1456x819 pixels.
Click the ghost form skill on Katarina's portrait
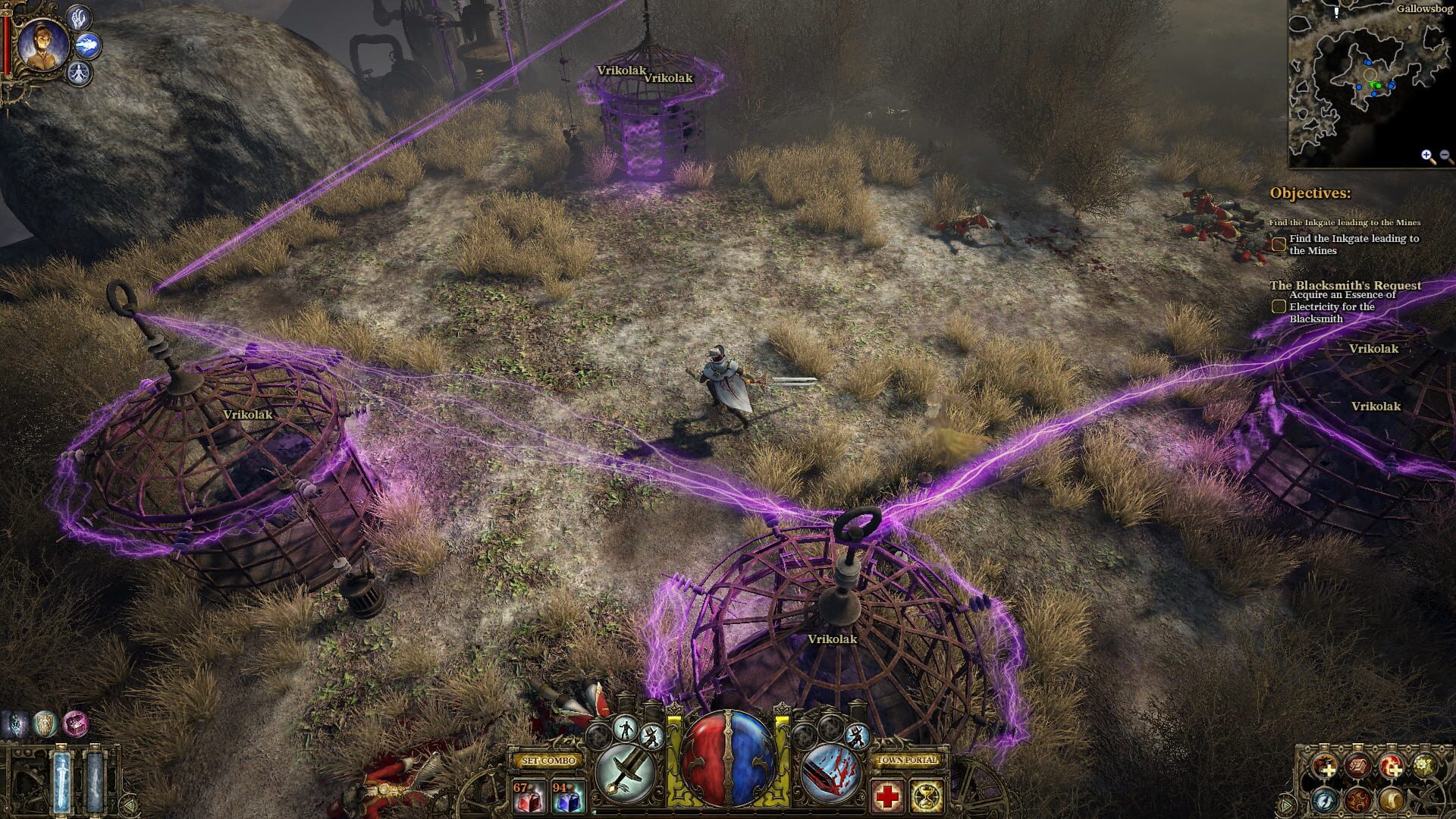(x=79, y=74)
